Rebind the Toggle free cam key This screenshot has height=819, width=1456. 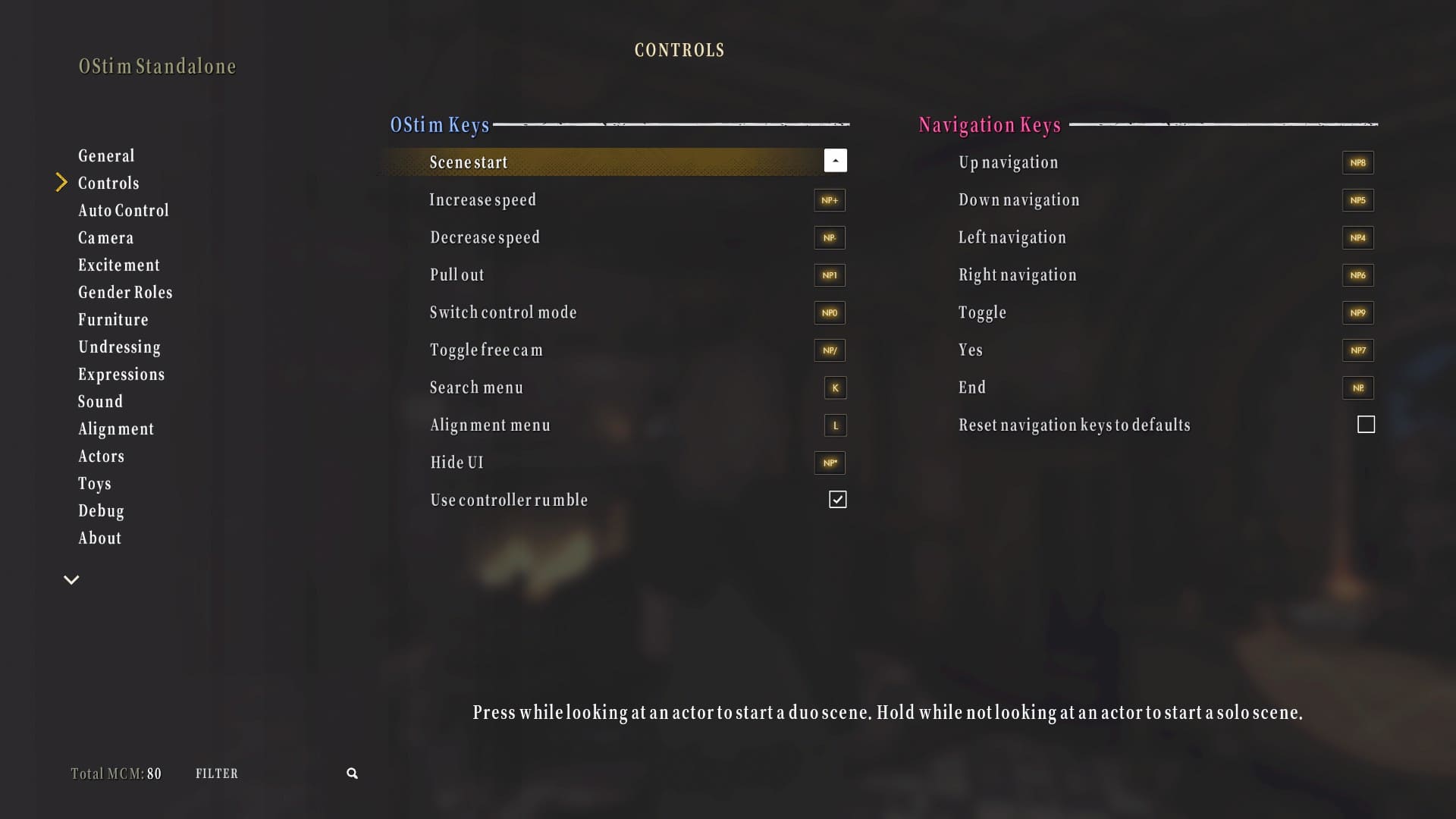(x=829, y=350)
